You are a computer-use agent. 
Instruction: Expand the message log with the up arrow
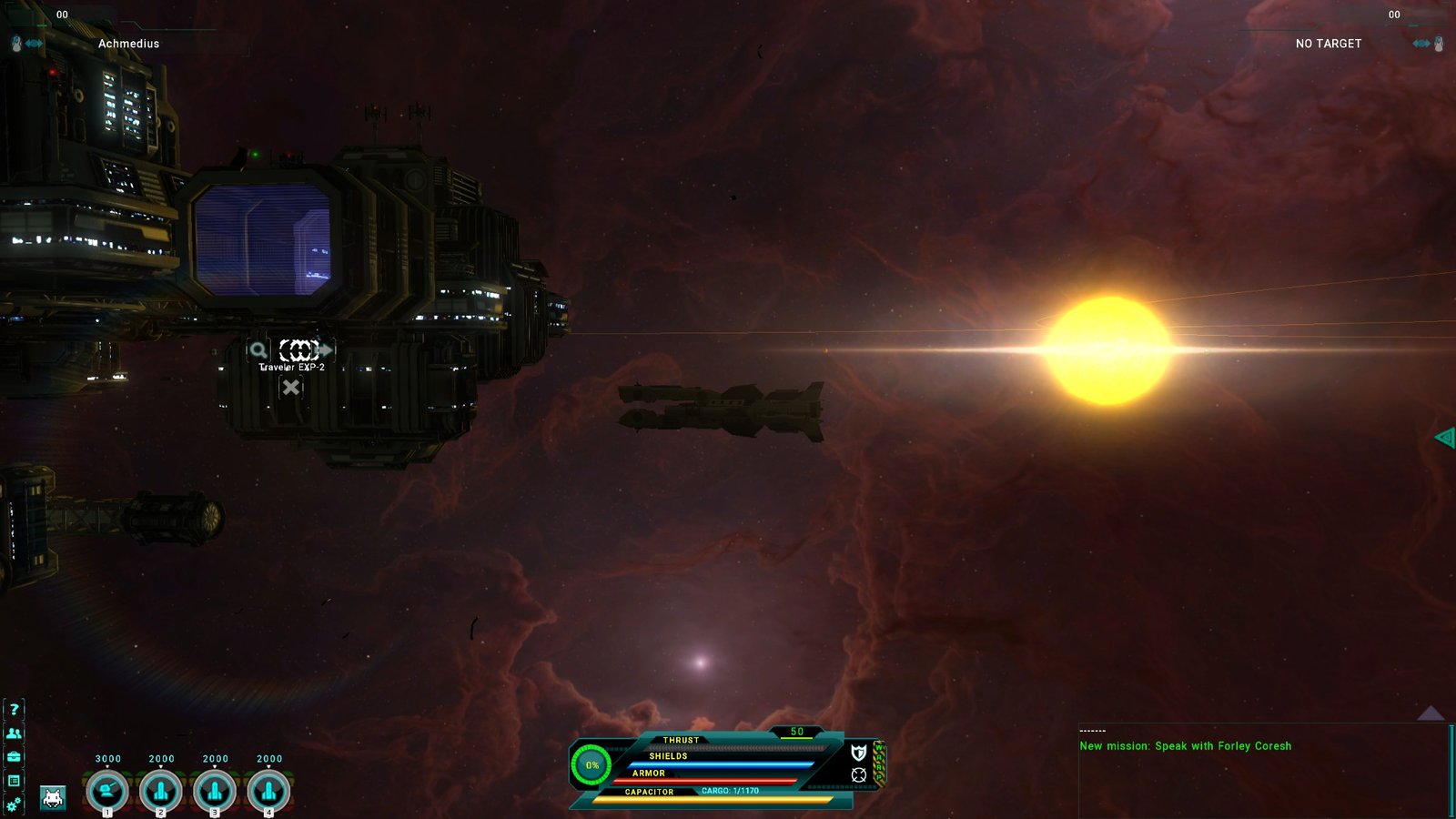(x=1431, y=713)
